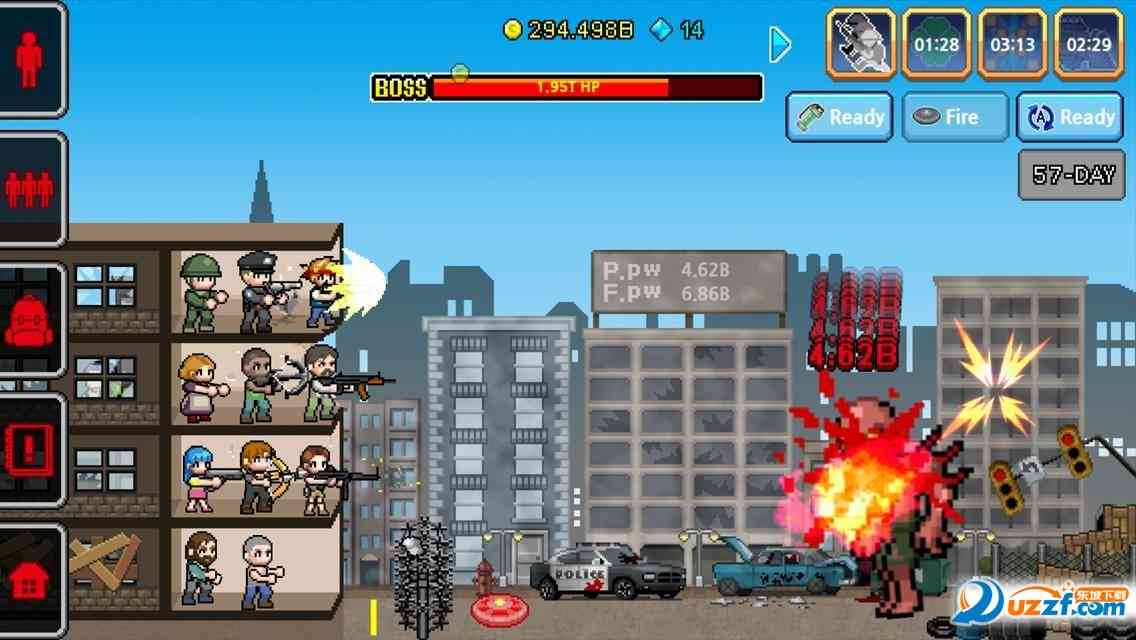Click the blue arrow to expand skills
This screenshot has width=1136, height=640.
780,44
